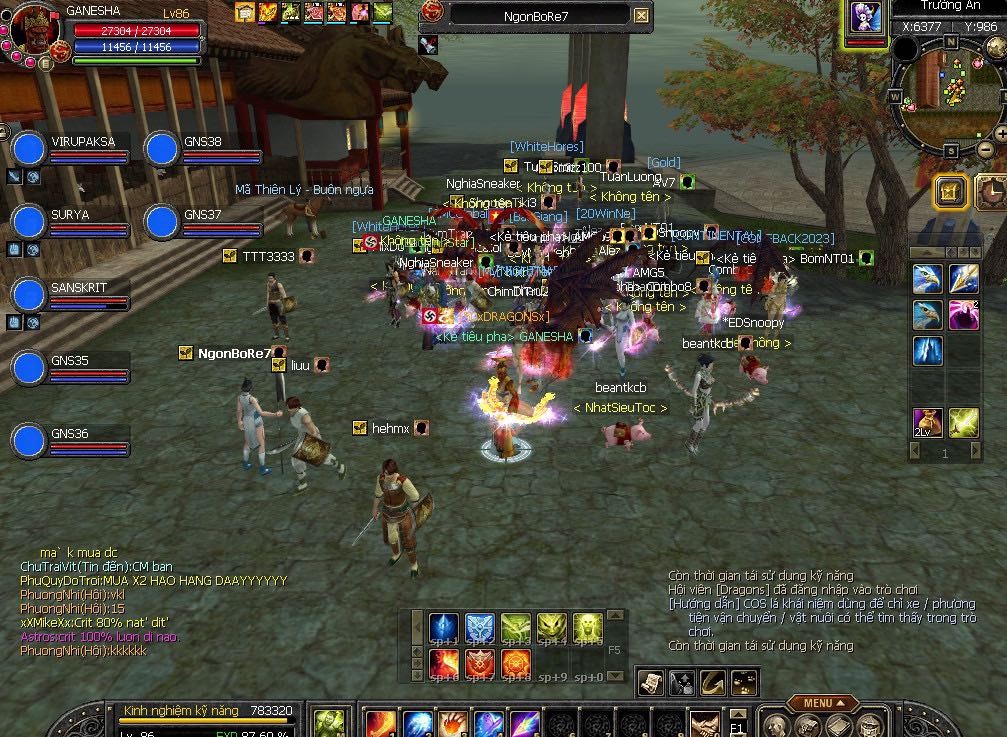Open the golden treasure chest button
The image size is (1007, 737).
click(x=950, y=192)
